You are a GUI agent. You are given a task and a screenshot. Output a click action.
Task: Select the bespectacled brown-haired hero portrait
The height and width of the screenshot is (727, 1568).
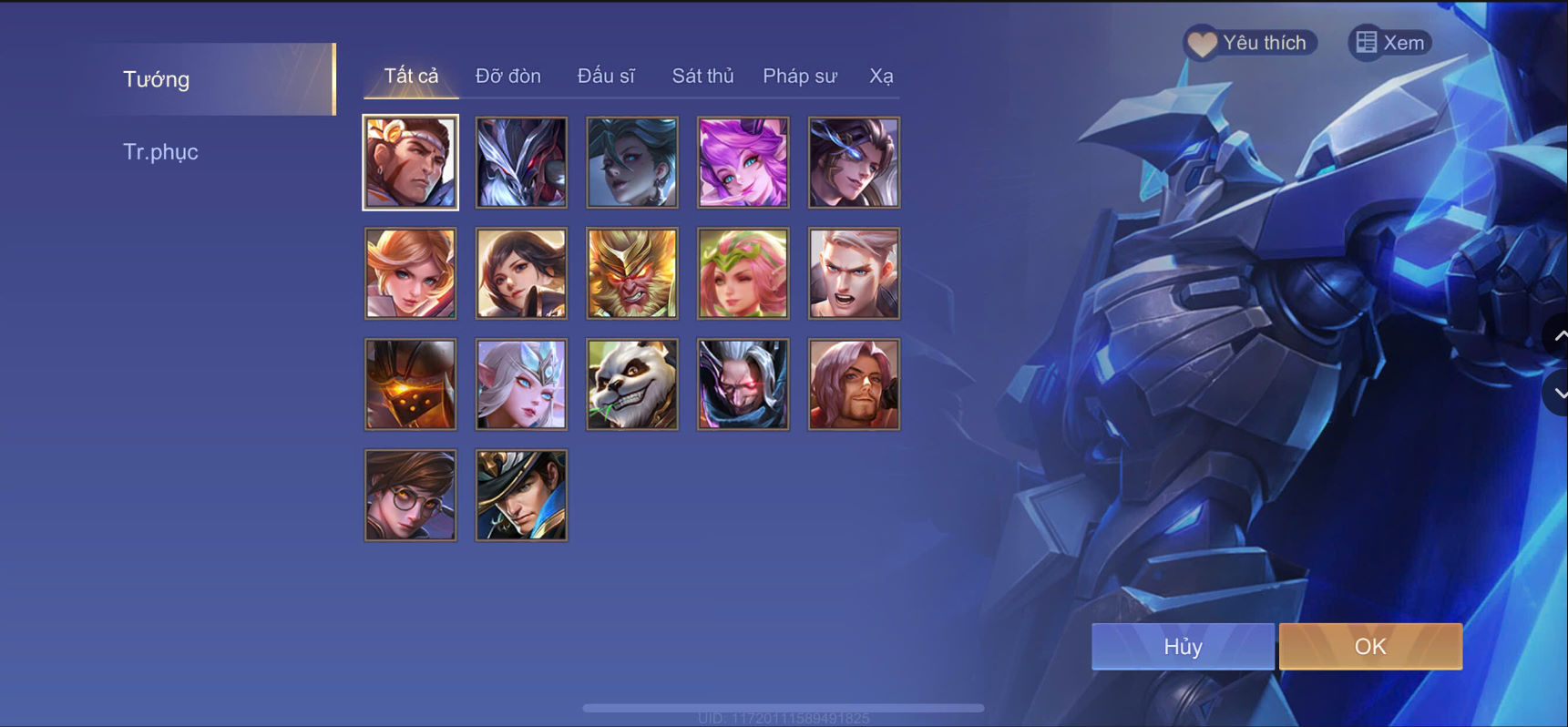(x=410, y=495)
